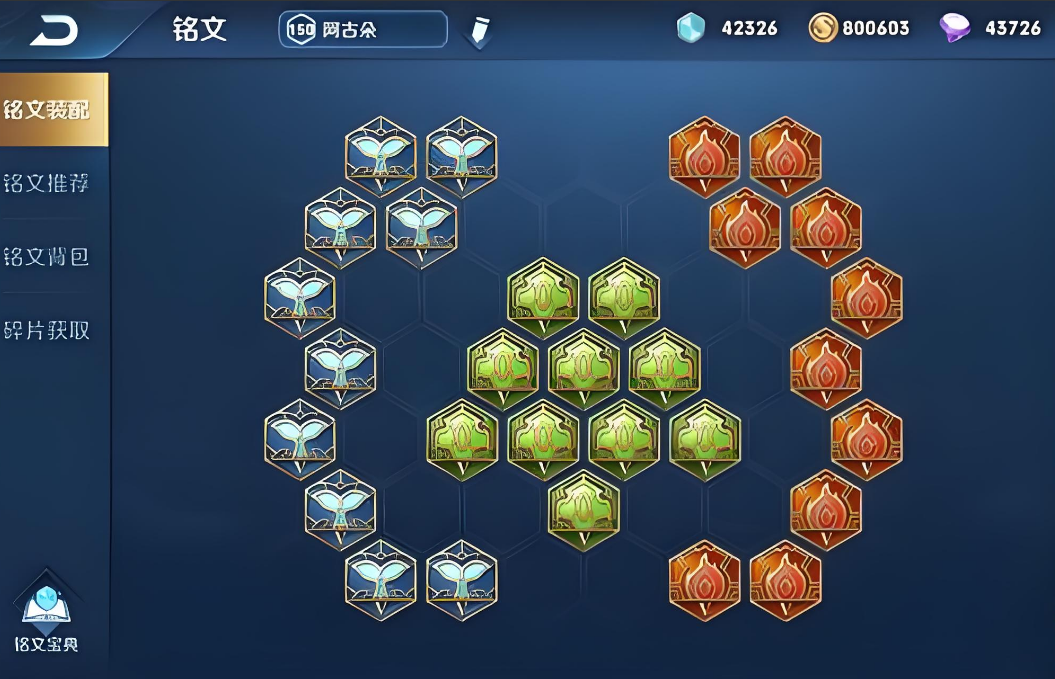1055x679 pixels.
Task: Click the gold coin currency icon
Action: click(x=822, y=28)
